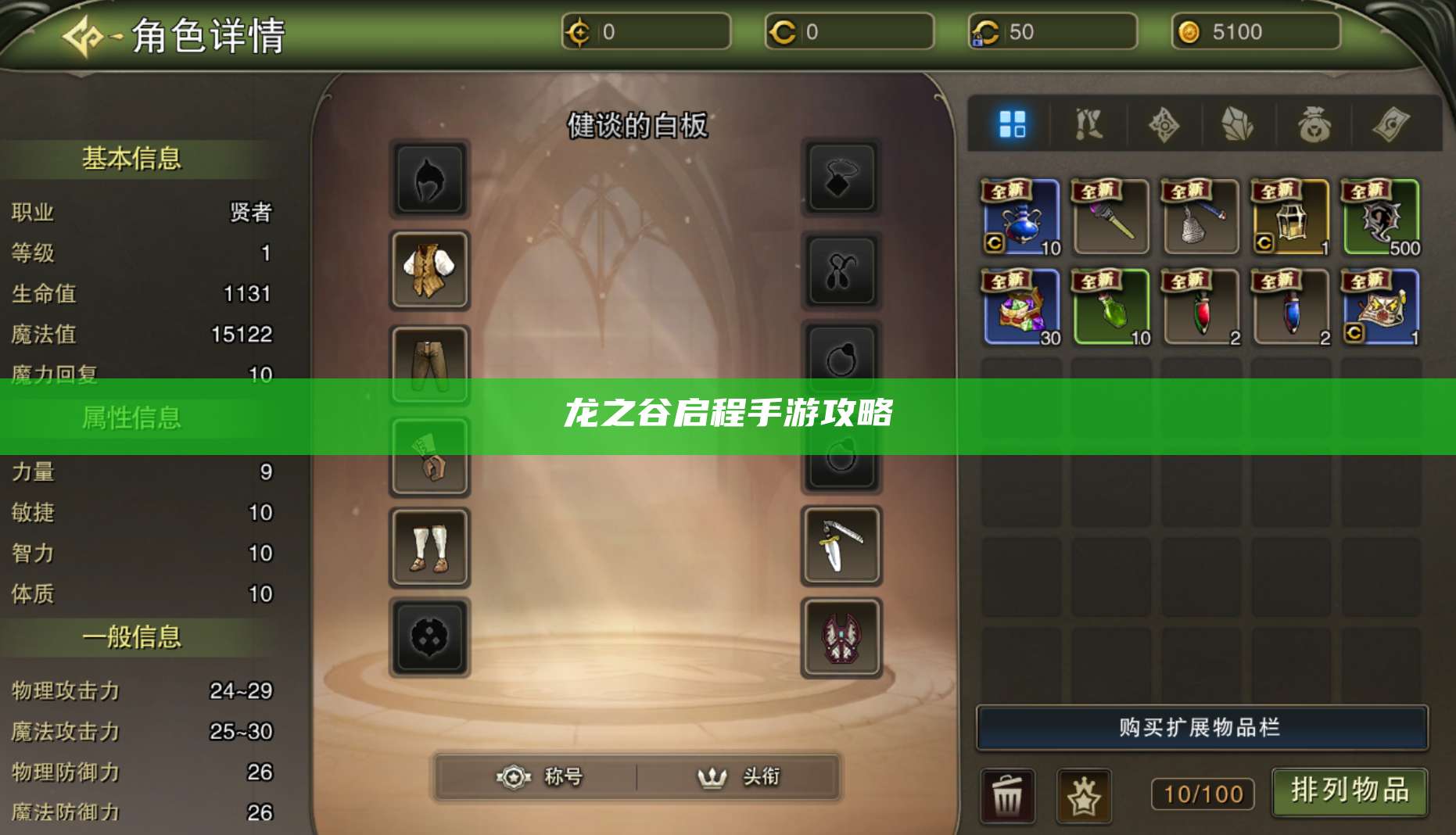Open the card category icon
The image size is (1456, 835).
(1389, 125)
